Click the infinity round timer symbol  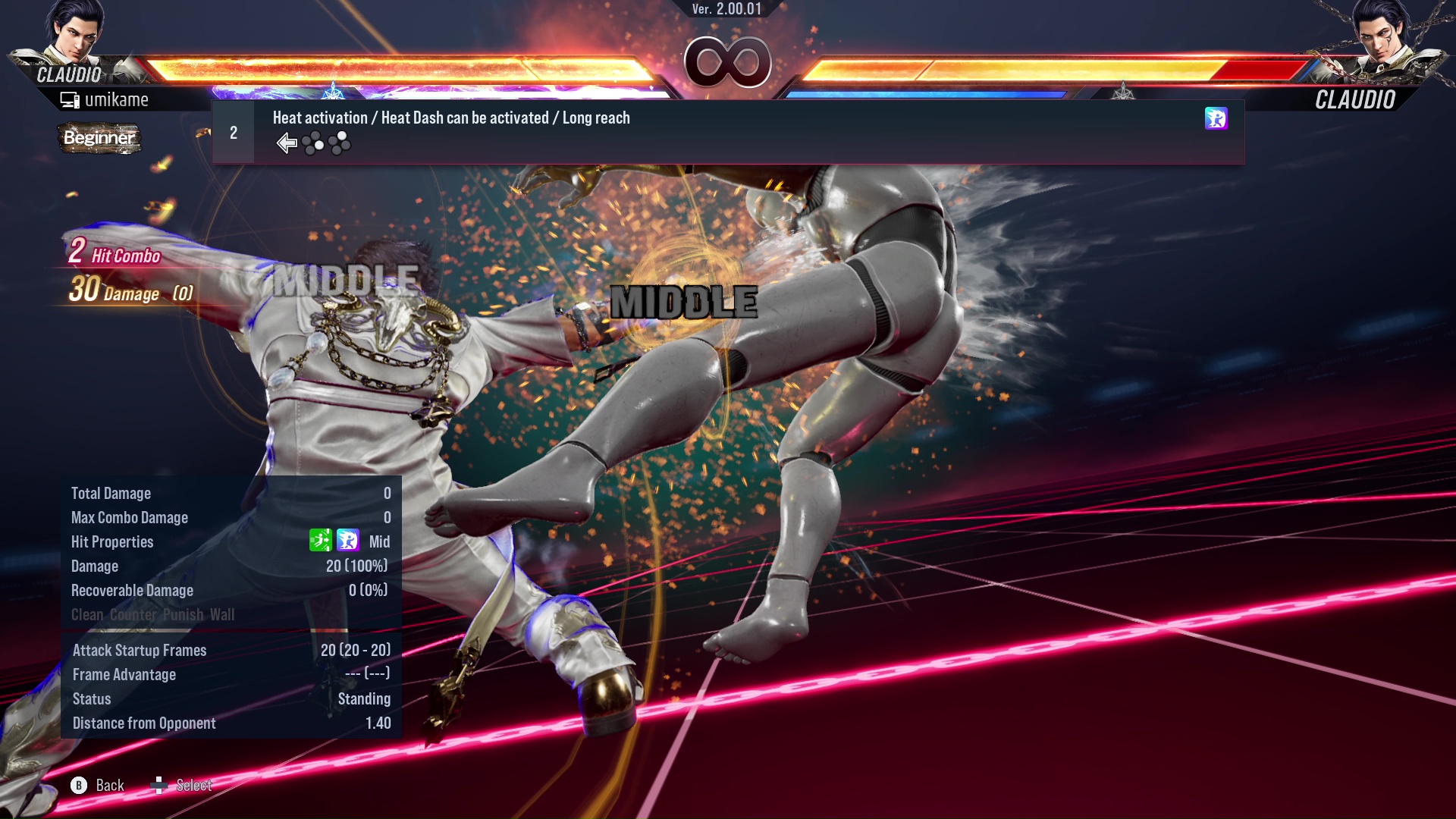[727, 63]
